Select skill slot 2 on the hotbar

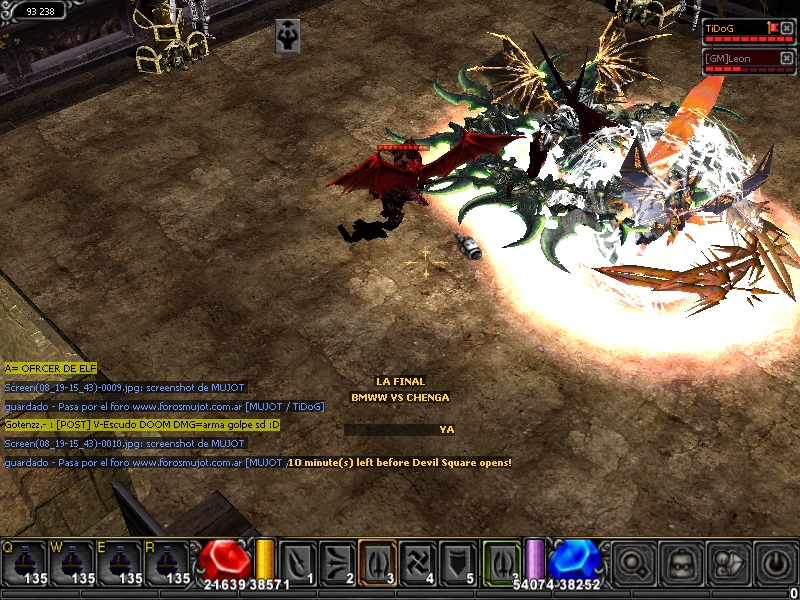pos(338,562)
